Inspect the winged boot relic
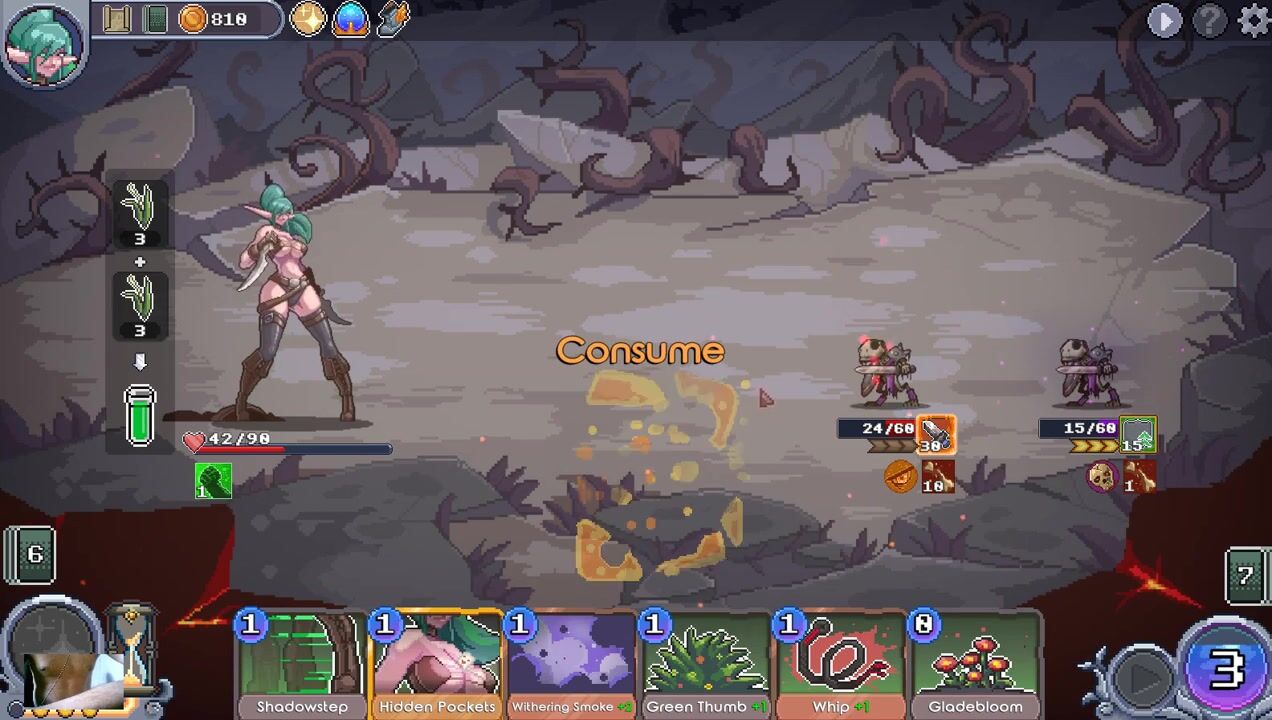The image size is (1272, 720). (x=393, y=19)
